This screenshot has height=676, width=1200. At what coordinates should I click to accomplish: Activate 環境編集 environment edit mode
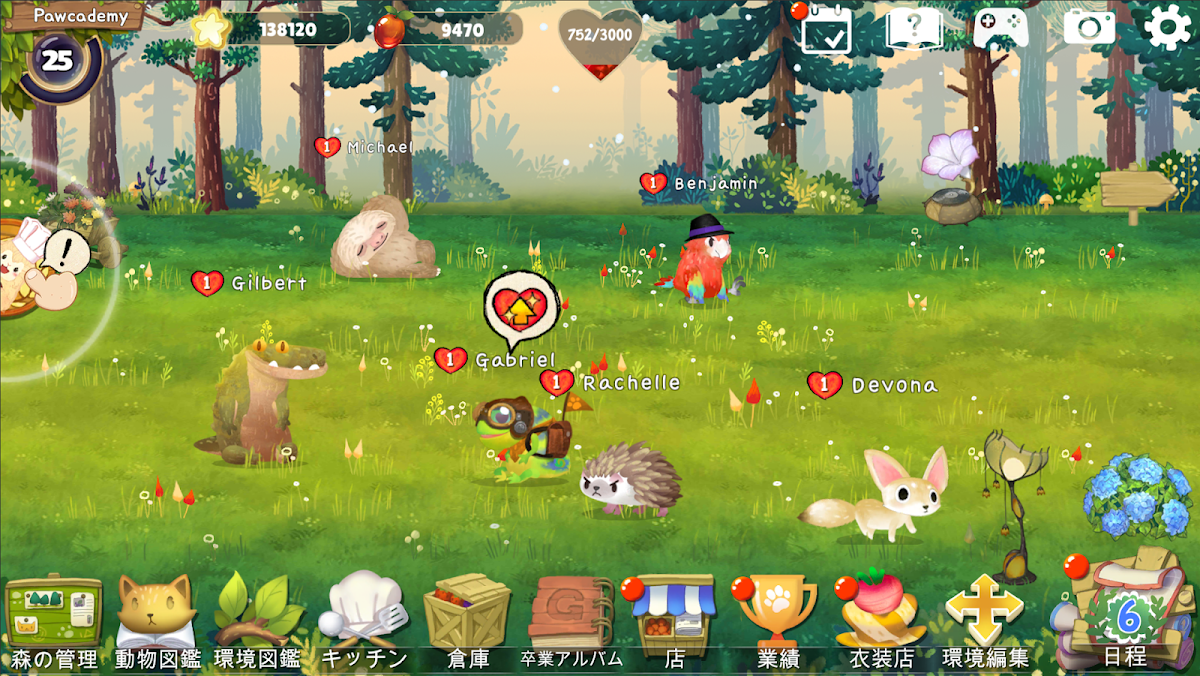(985, 615)
